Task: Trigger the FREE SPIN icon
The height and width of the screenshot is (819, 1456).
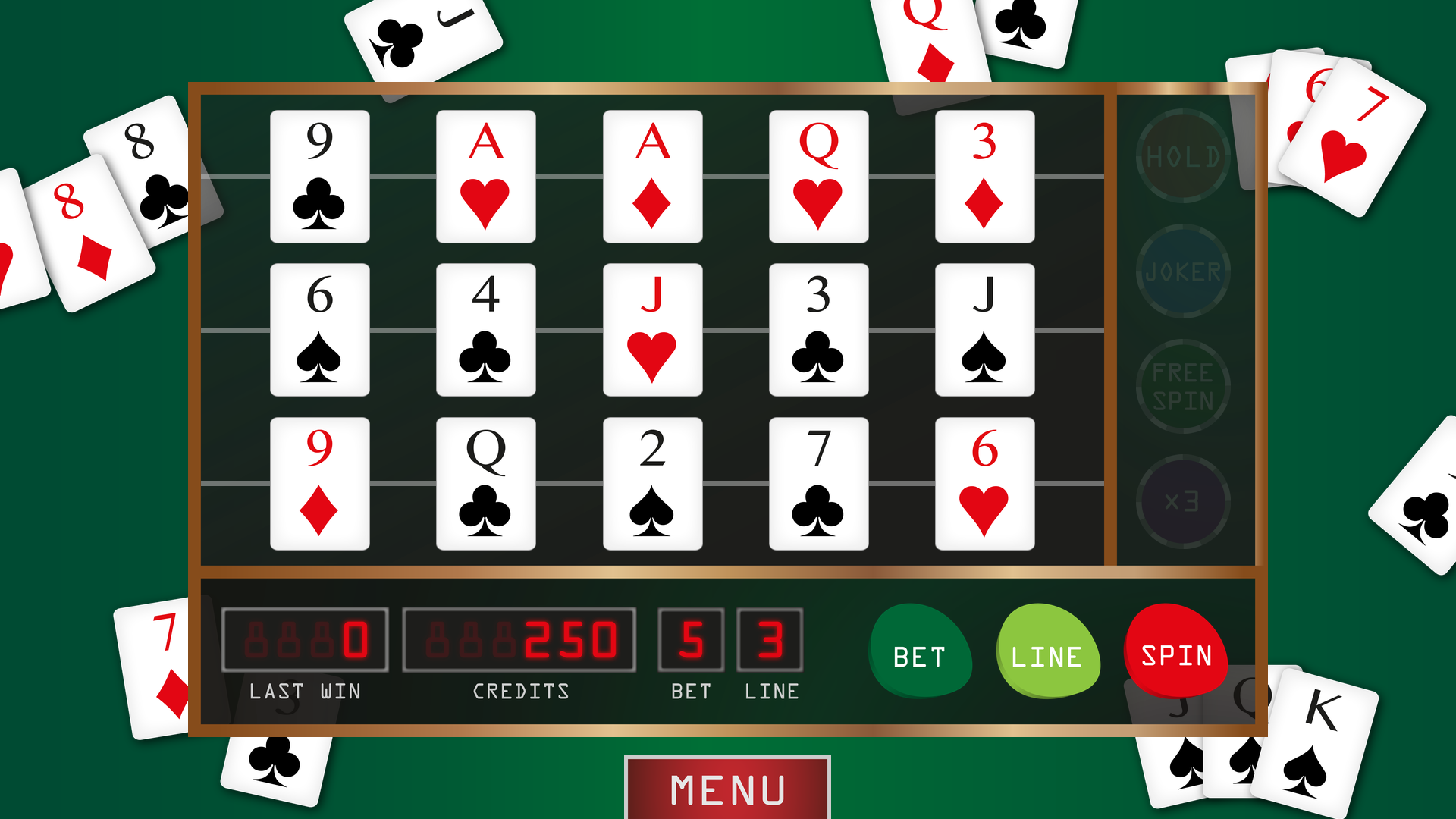Action: click(1183, 384)
